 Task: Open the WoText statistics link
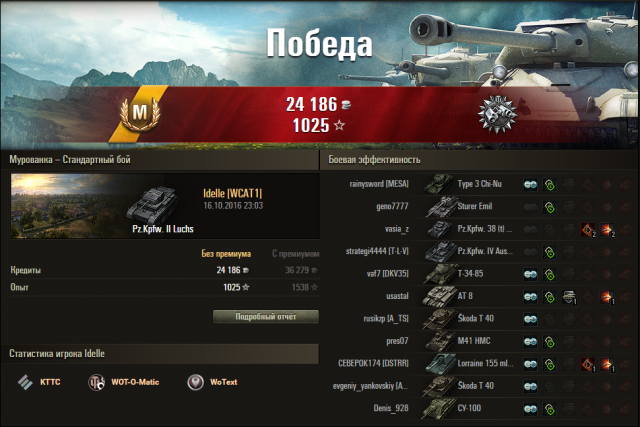[210, 382]
